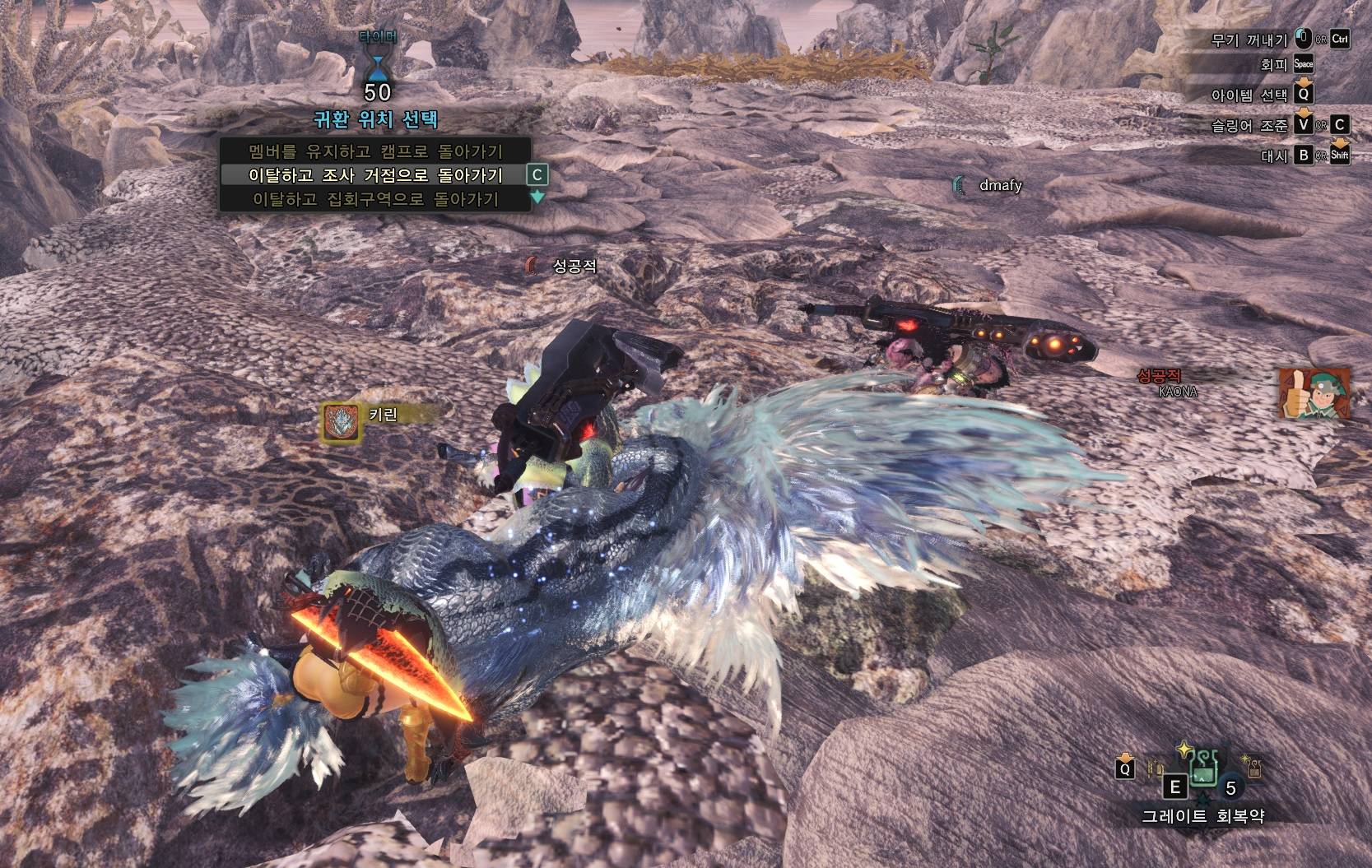This screenshot has height=868, width=1372.
Task: Select the 그레이트 회복약 item slot
Action: pos(1202,770)
